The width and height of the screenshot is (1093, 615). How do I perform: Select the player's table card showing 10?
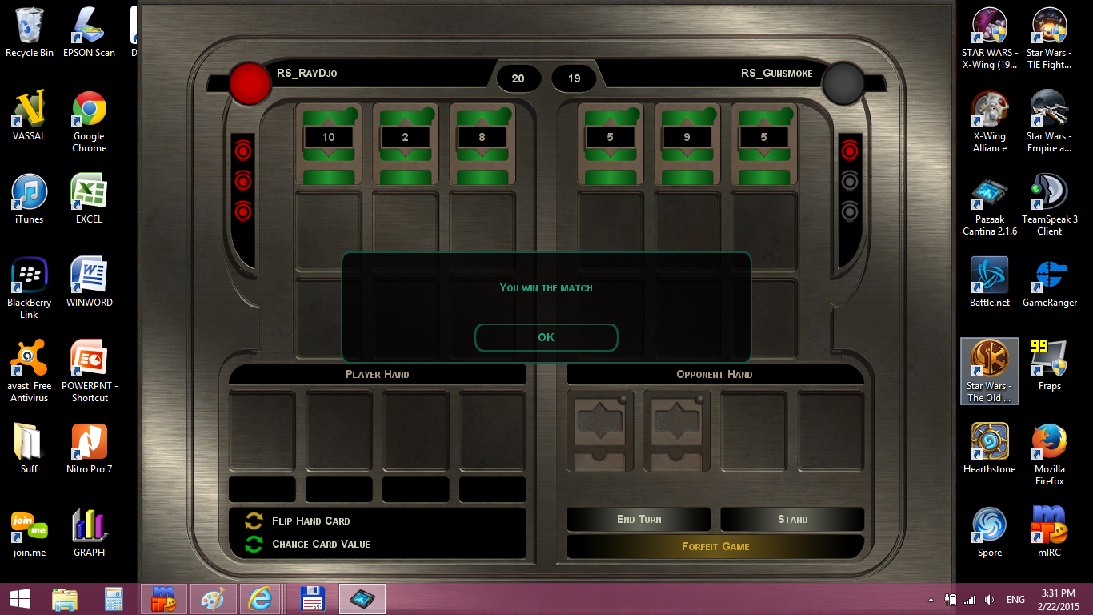[x=328, y=144]
